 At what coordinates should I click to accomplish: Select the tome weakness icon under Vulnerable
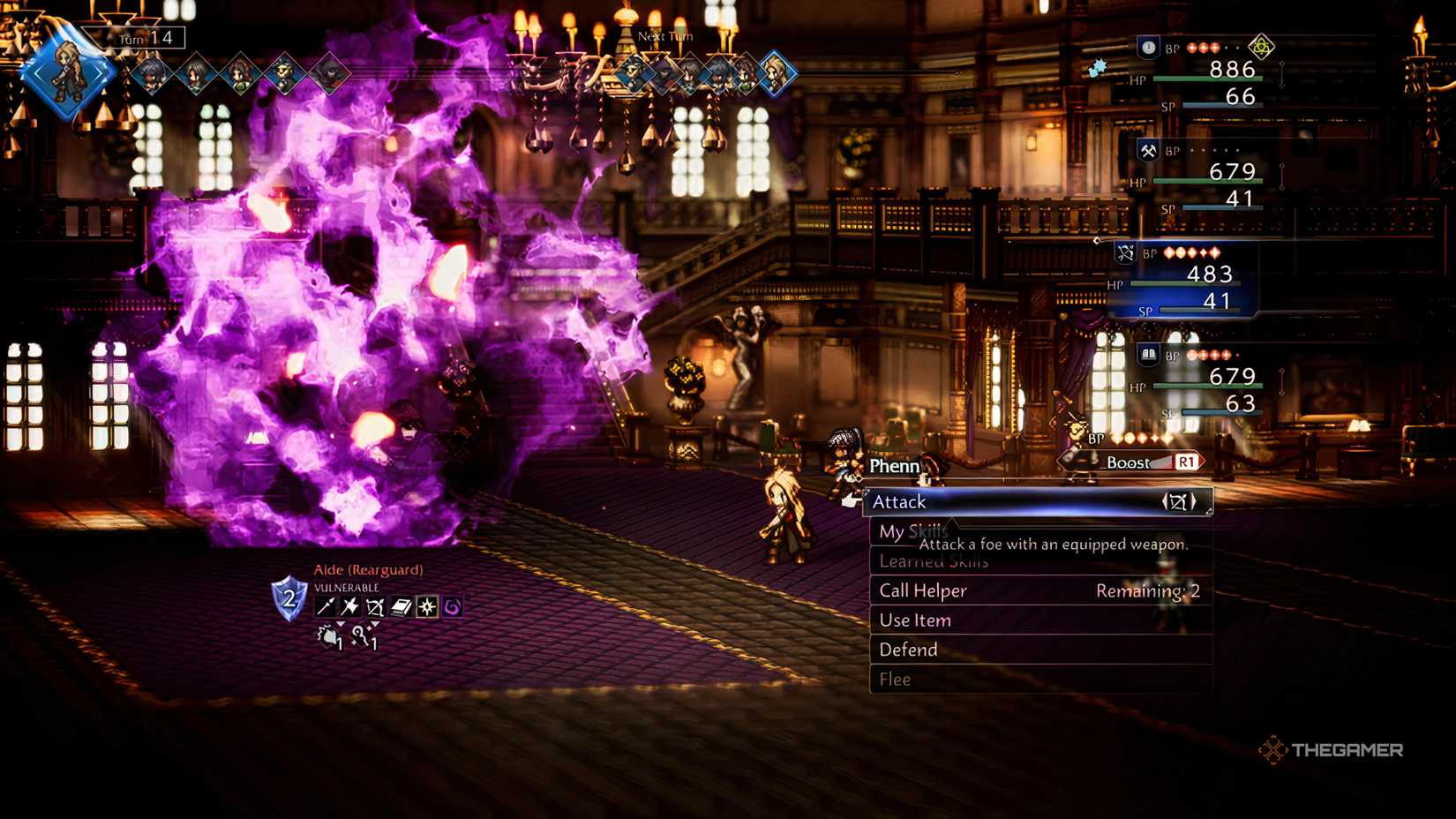coord(402,607)
